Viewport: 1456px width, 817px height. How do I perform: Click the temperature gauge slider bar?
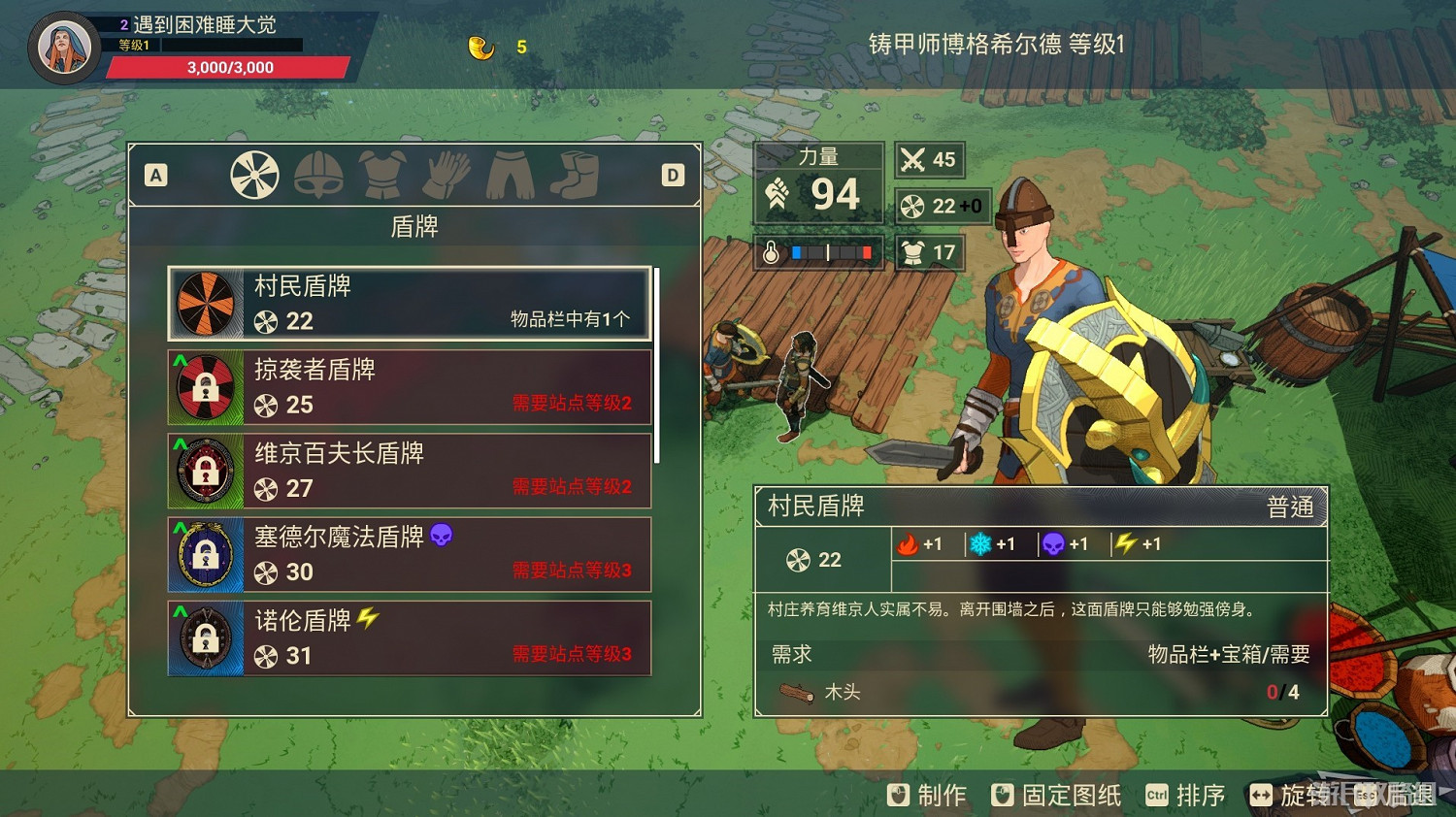tap(830, 252)
